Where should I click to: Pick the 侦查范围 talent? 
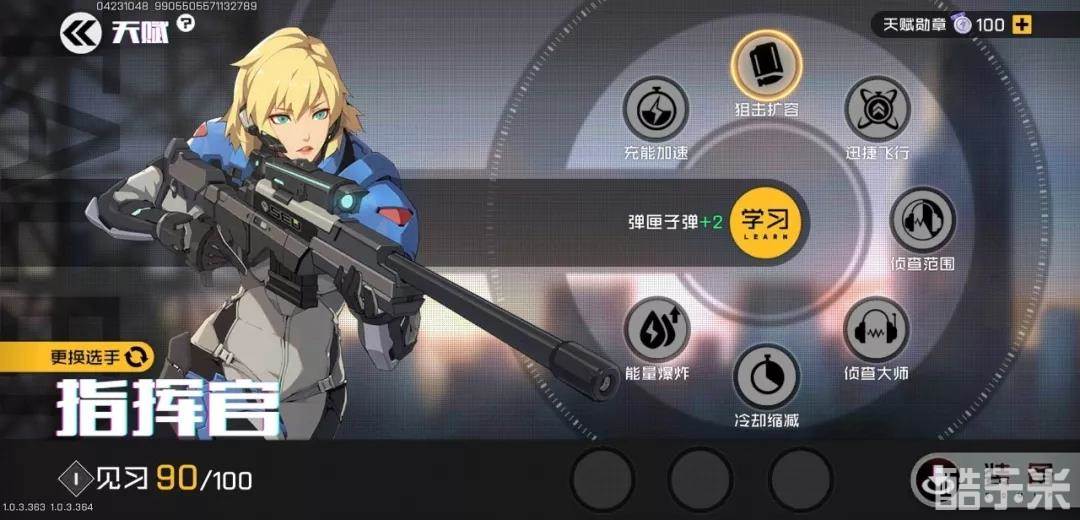click(922, 220)
